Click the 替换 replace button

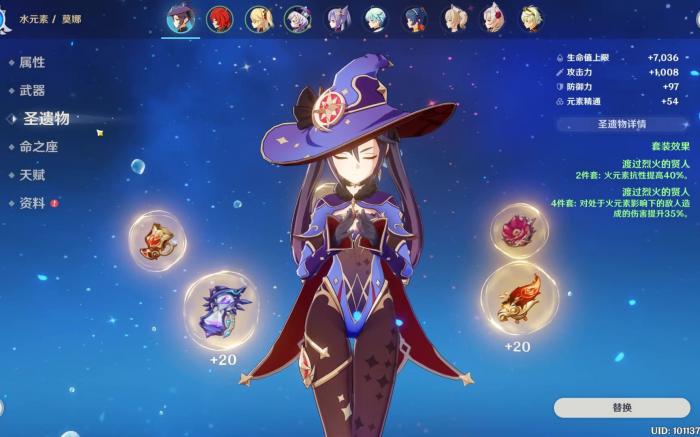[622, 407]
